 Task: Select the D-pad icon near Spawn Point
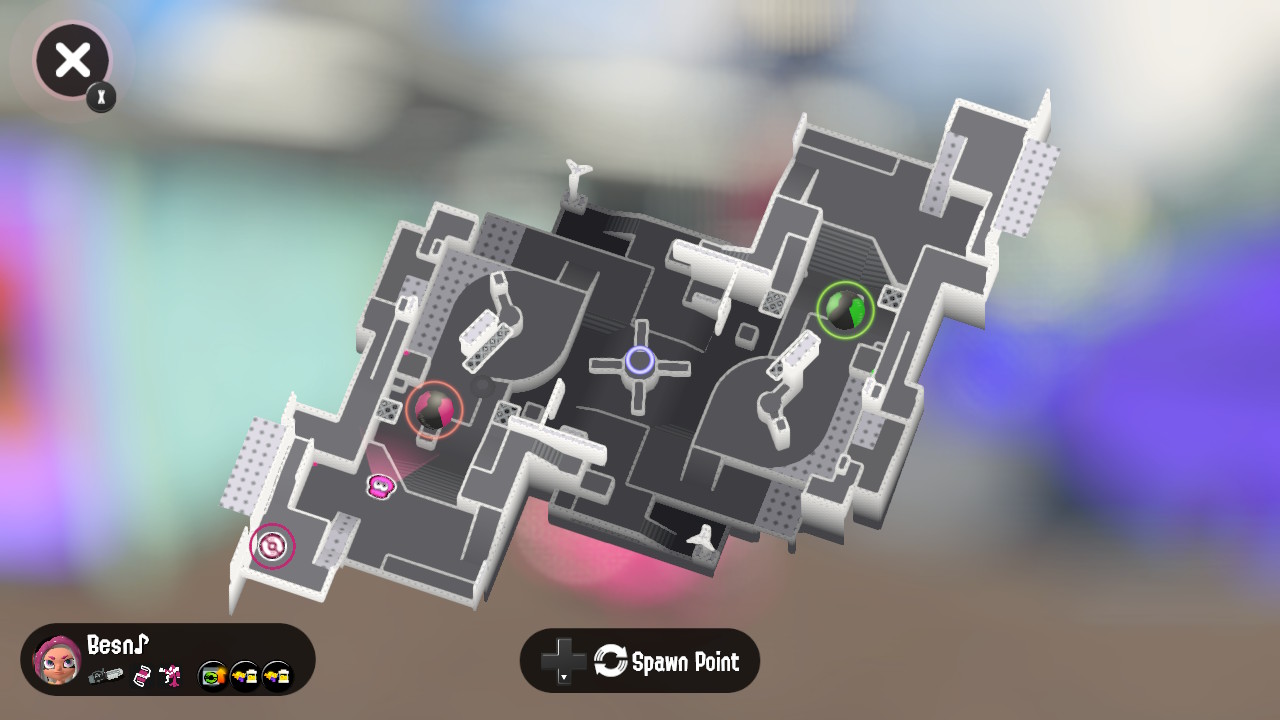coord(565,660)
